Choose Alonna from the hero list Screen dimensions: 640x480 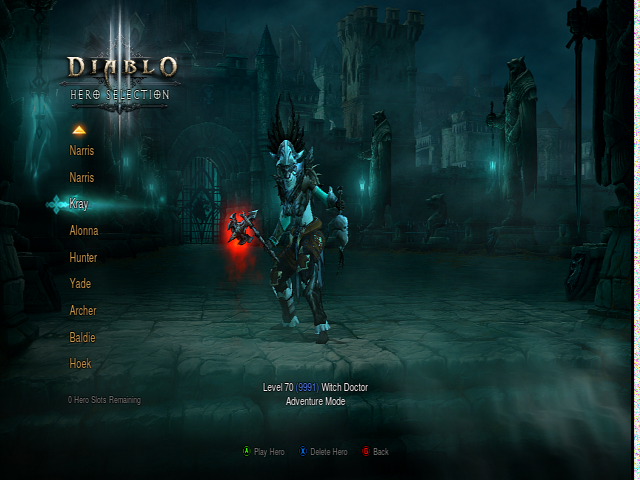(x=83, y=231)
